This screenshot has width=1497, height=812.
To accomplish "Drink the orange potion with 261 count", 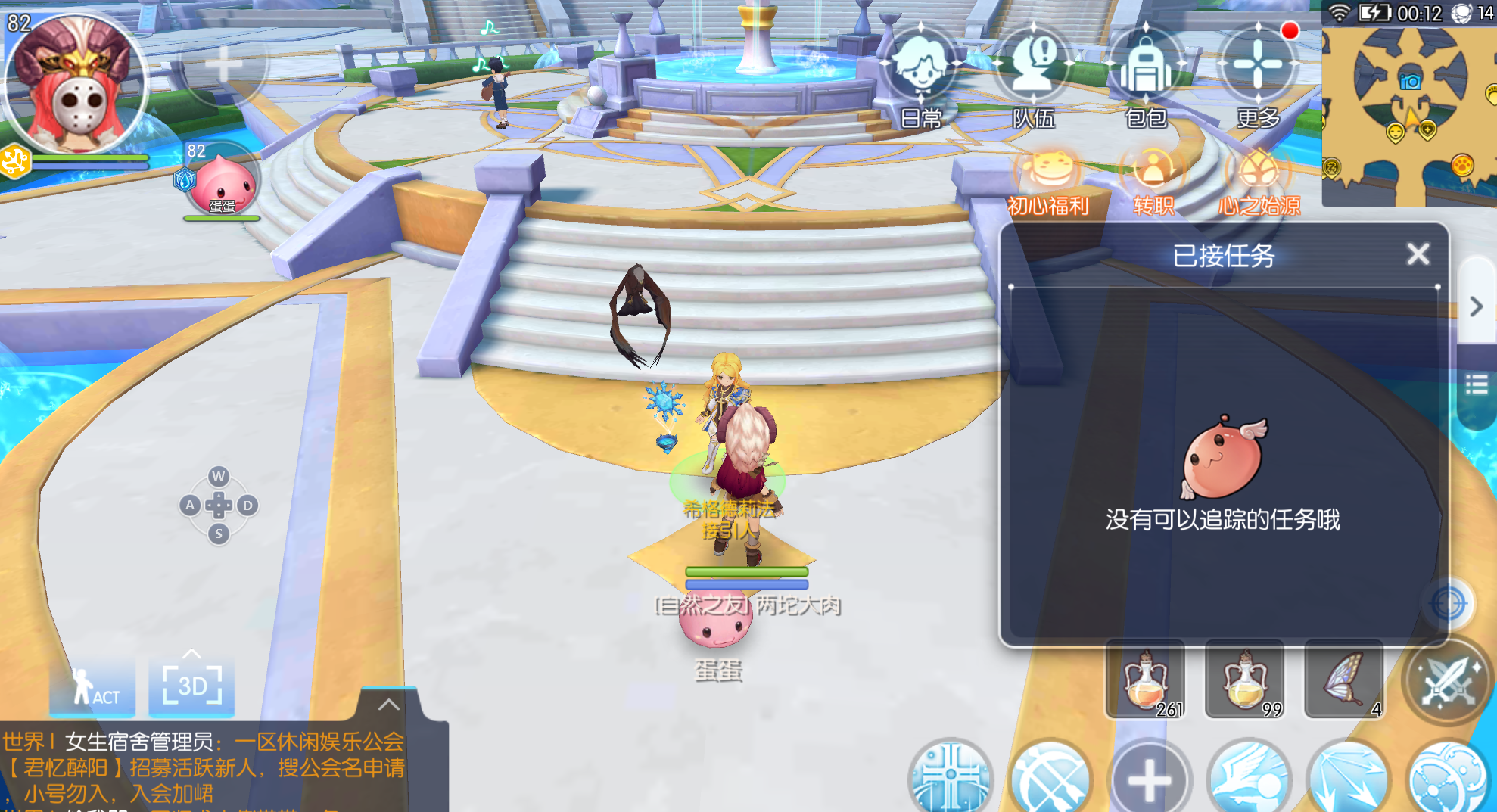I will coord(1147,679).
